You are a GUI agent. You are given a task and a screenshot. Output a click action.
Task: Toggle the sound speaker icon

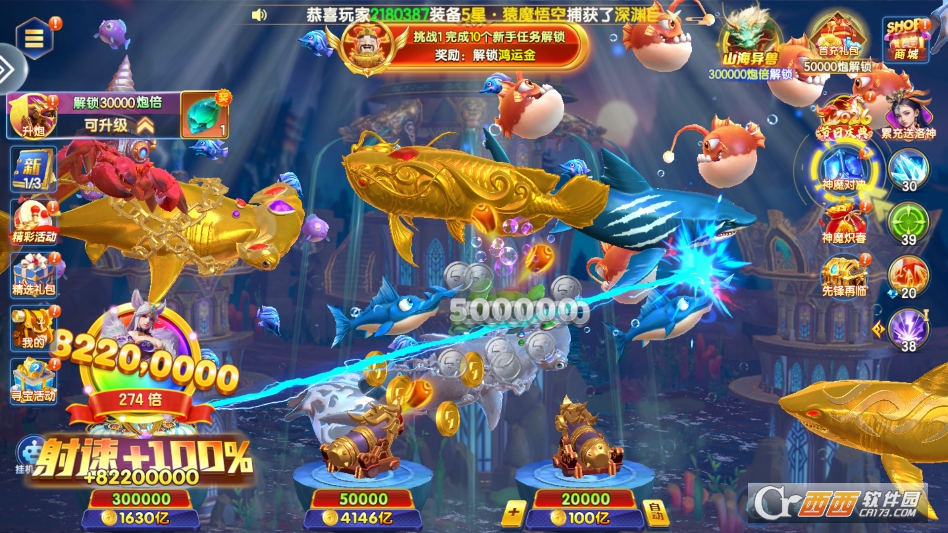pos(259,15)
